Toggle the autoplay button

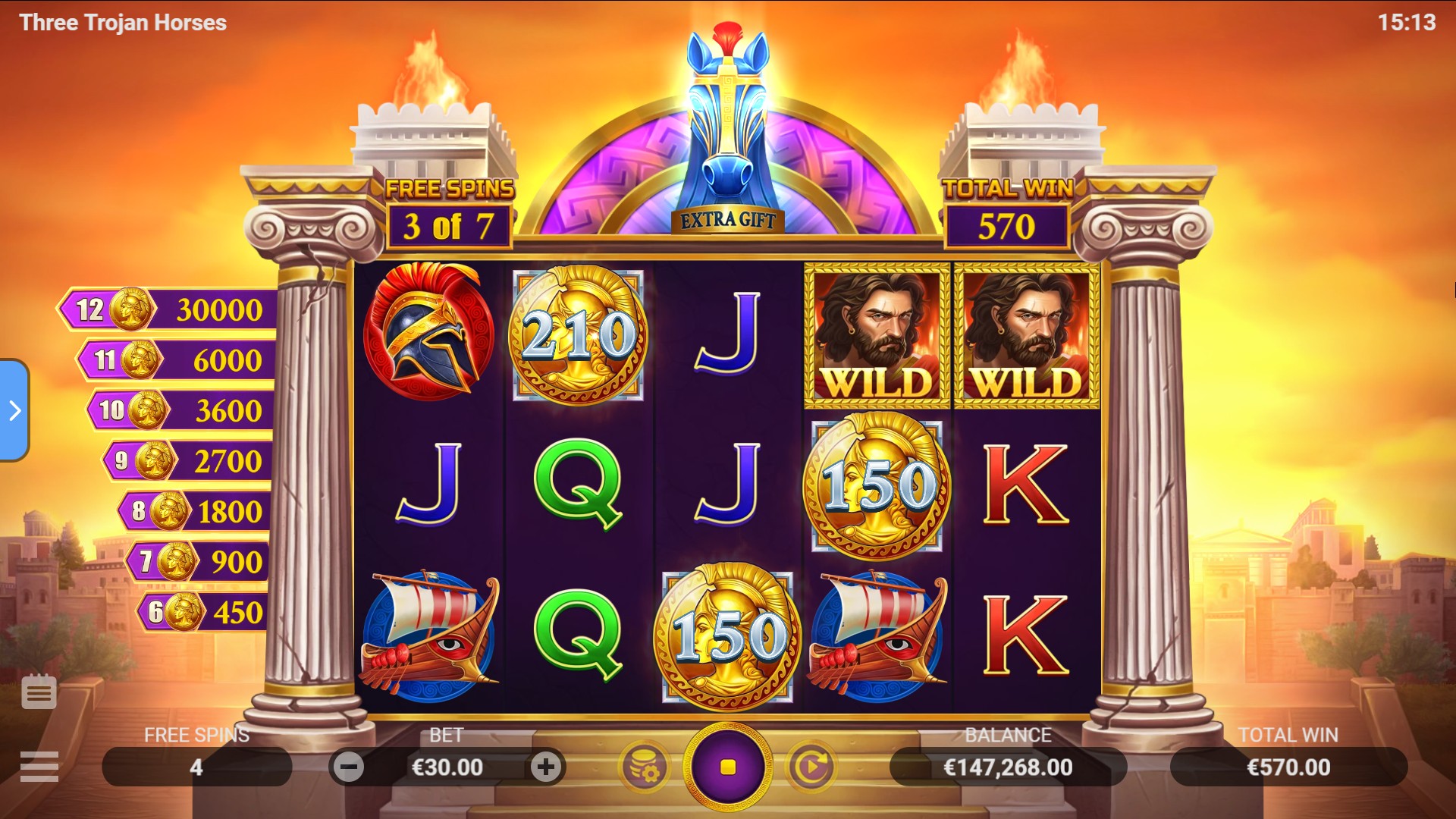(811, 767)
